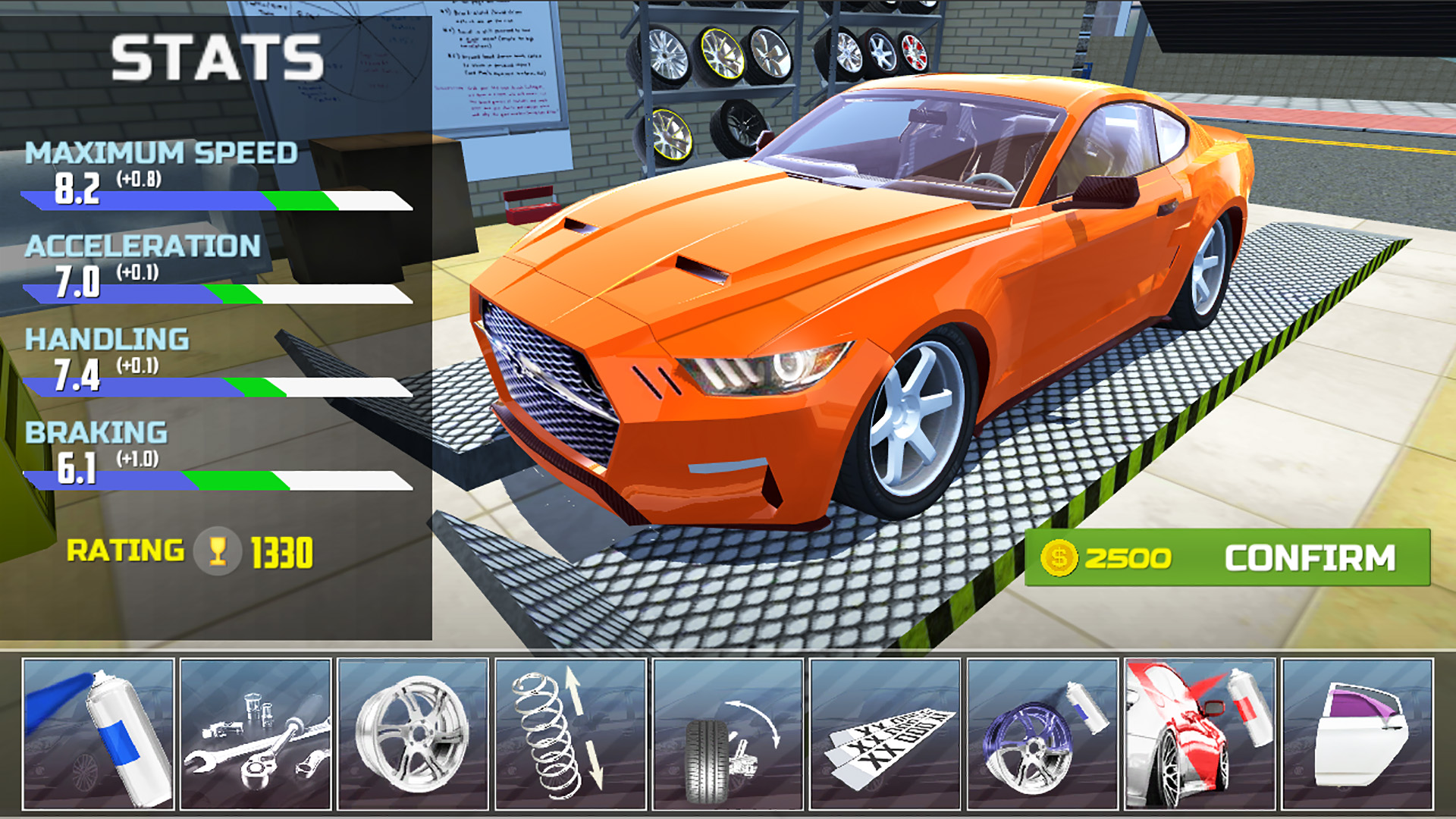Select the tire camber angle option

point(728,734)
